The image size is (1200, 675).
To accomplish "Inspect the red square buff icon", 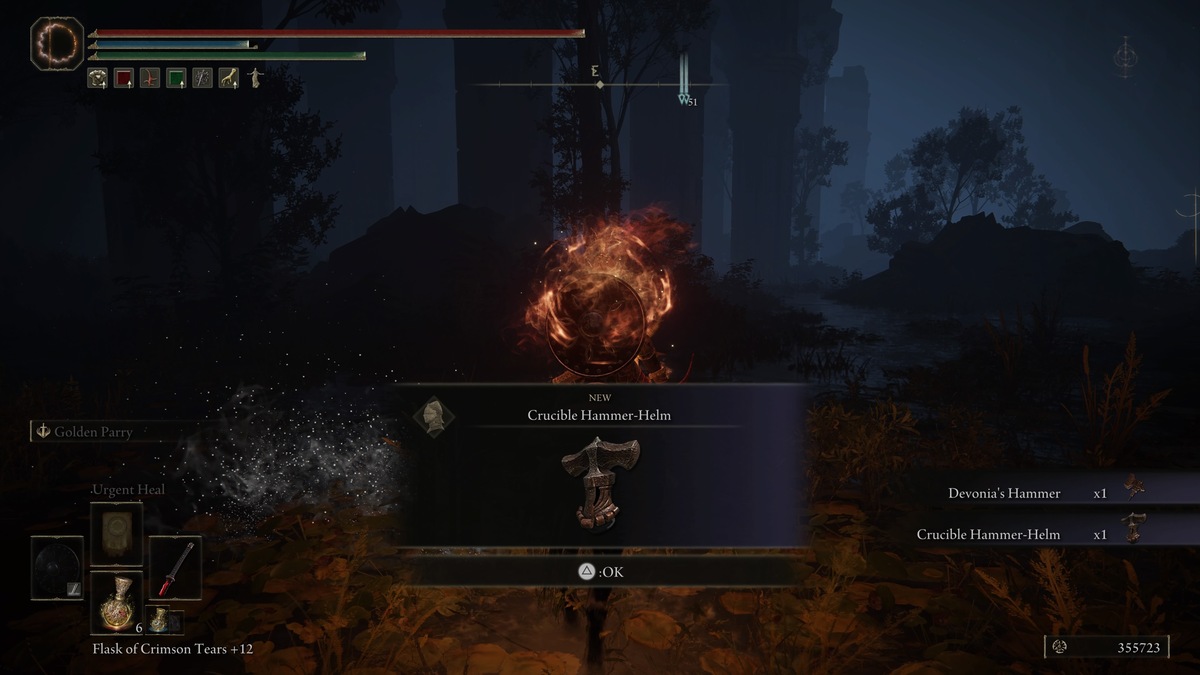I will (x=124, y=78).
